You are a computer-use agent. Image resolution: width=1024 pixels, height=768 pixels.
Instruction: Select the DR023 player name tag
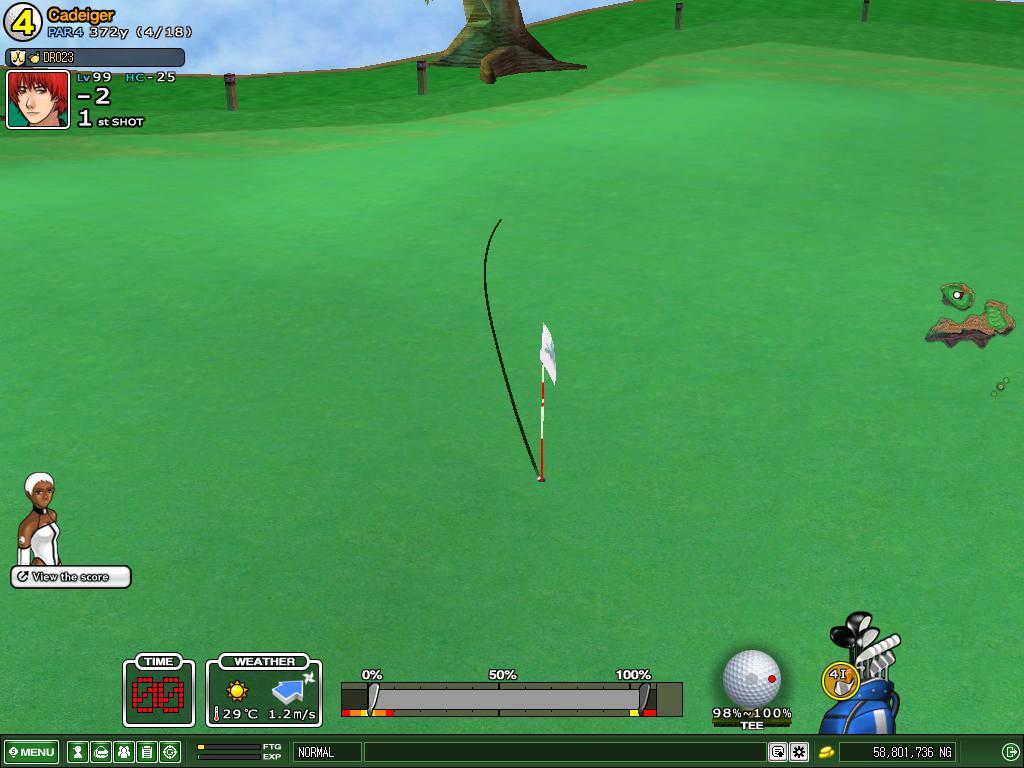point(95,58)
